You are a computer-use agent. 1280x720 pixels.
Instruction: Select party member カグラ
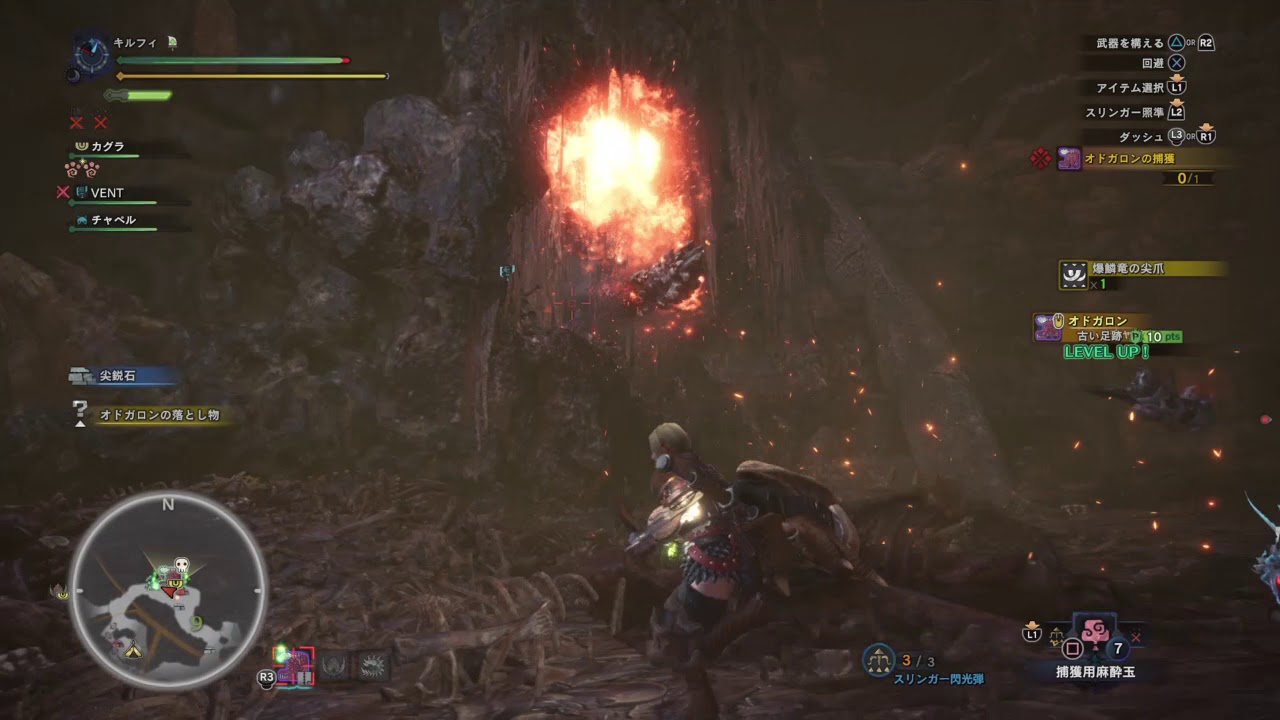[x=107, y=147]
